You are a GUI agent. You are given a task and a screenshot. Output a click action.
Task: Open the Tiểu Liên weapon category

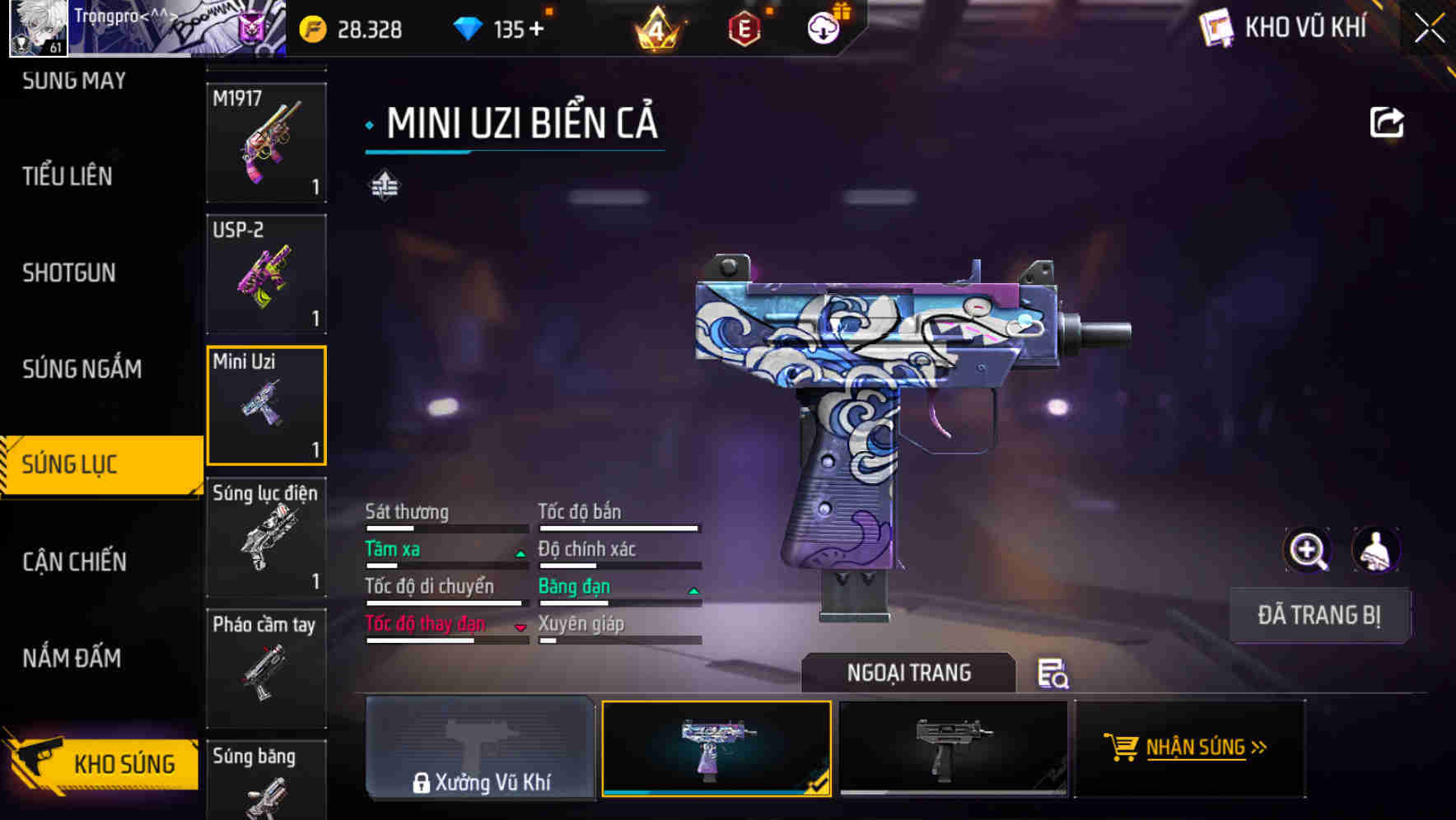[x=68, y=176]
